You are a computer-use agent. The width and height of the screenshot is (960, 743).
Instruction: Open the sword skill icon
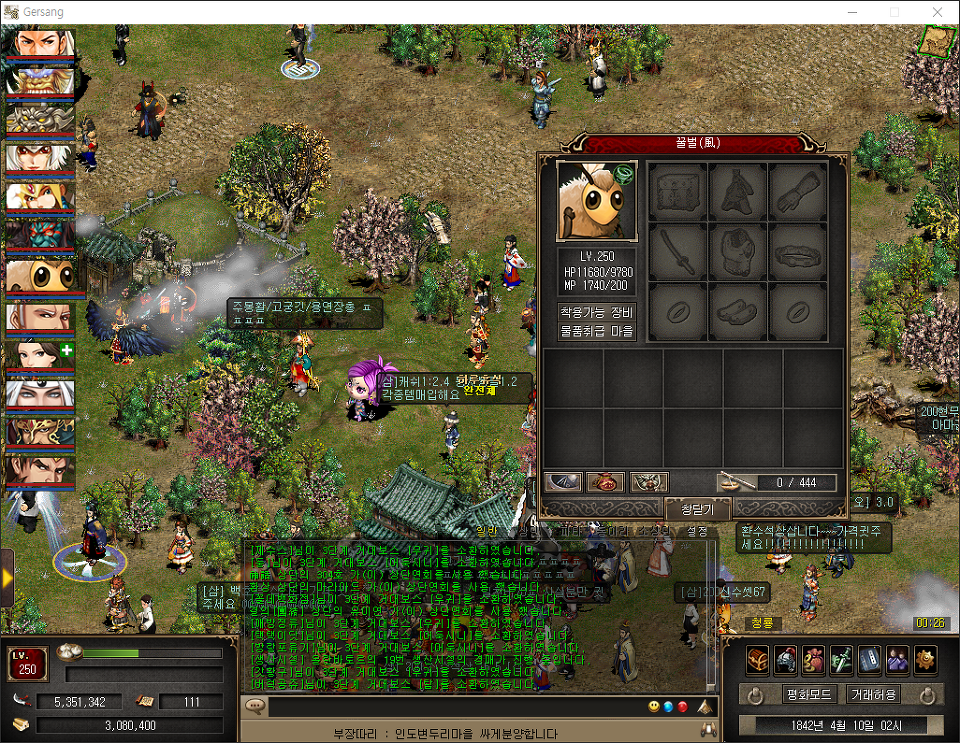tap(842, 659)
